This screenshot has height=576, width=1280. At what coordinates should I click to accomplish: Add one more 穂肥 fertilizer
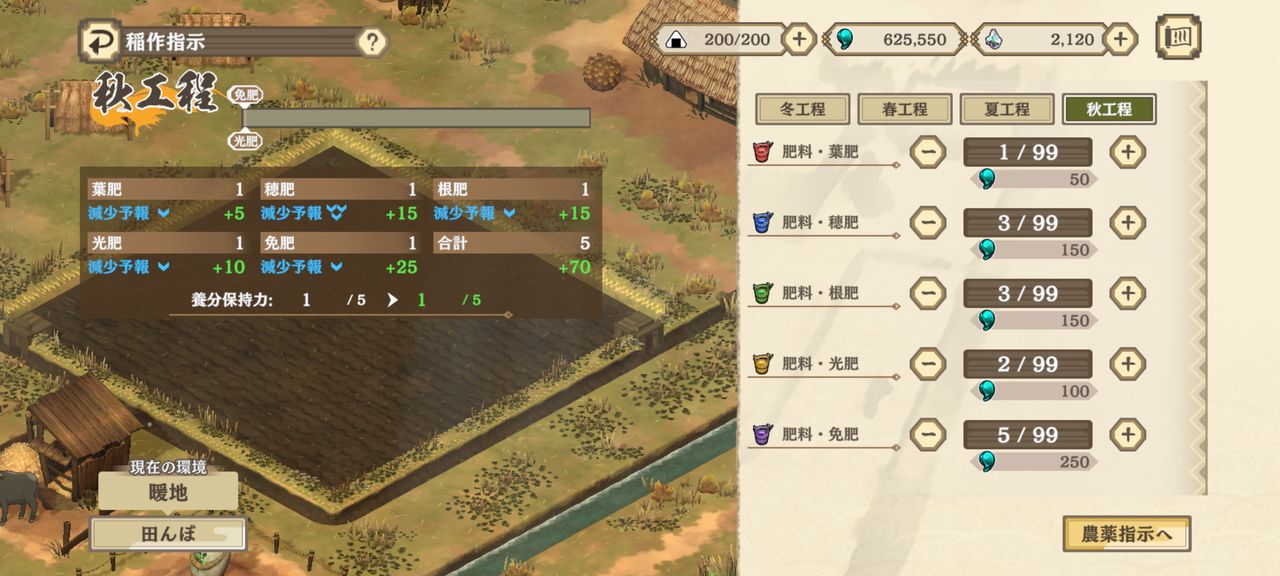point(1127,222)
